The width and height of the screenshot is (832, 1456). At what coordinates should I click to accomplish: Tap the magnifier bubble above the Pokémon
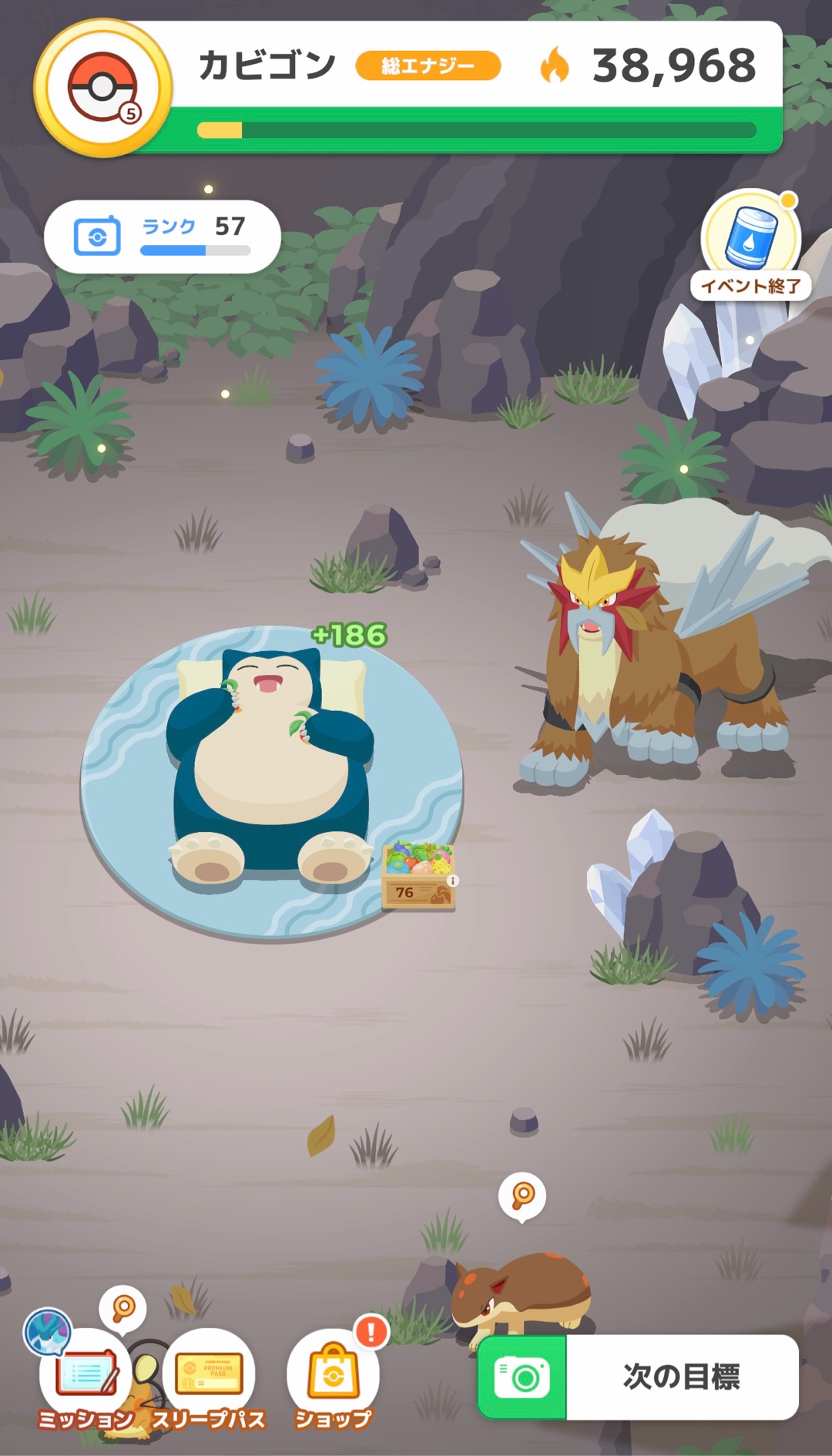pos(523,1196)
